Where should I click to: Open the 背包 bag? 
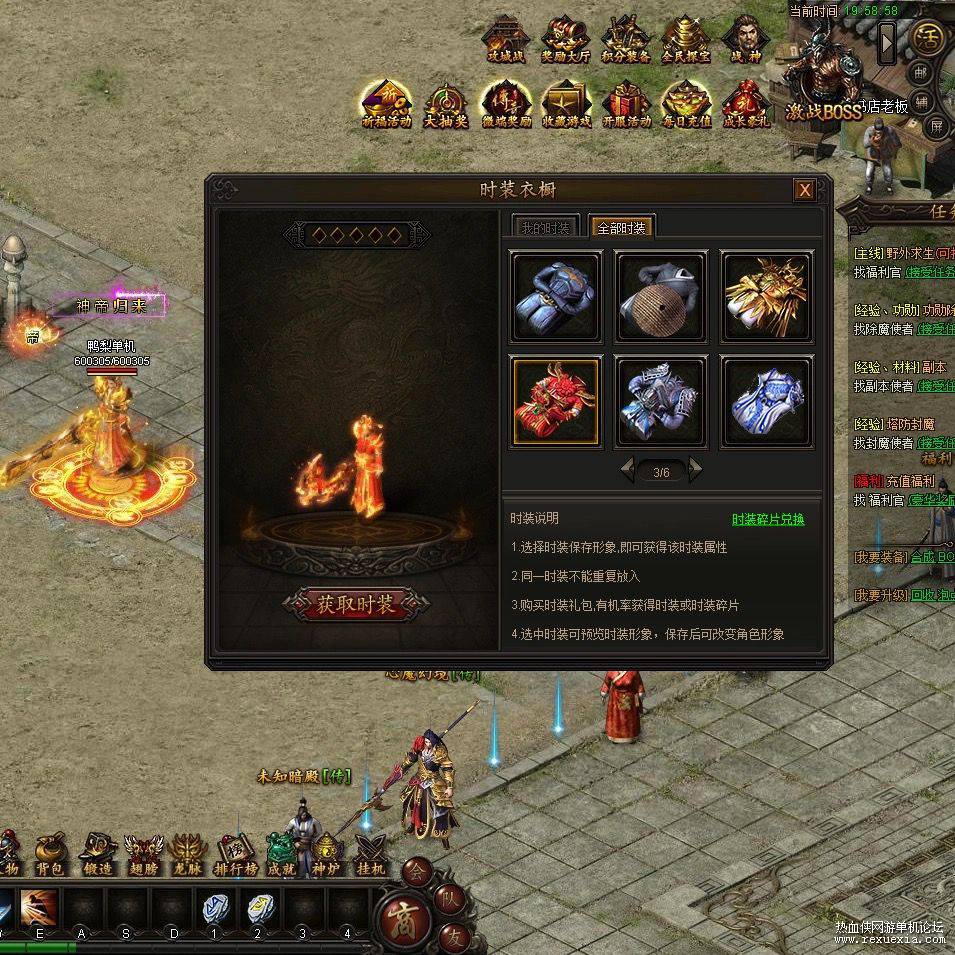point(50,855)
